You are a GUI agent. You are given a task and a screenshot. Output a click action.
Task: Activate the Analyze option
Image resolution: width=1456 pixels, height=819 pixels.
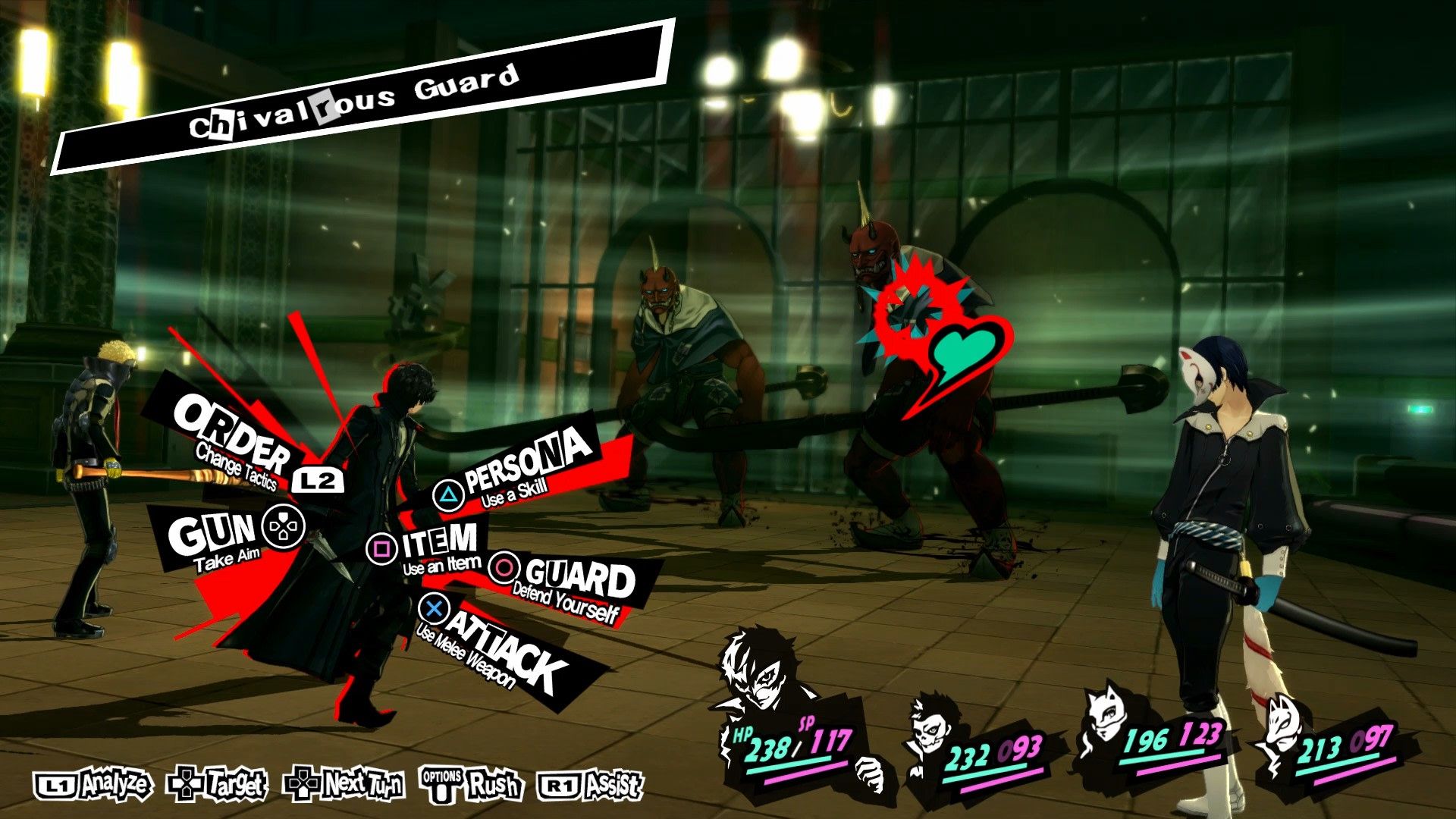[x=94, y=785]
